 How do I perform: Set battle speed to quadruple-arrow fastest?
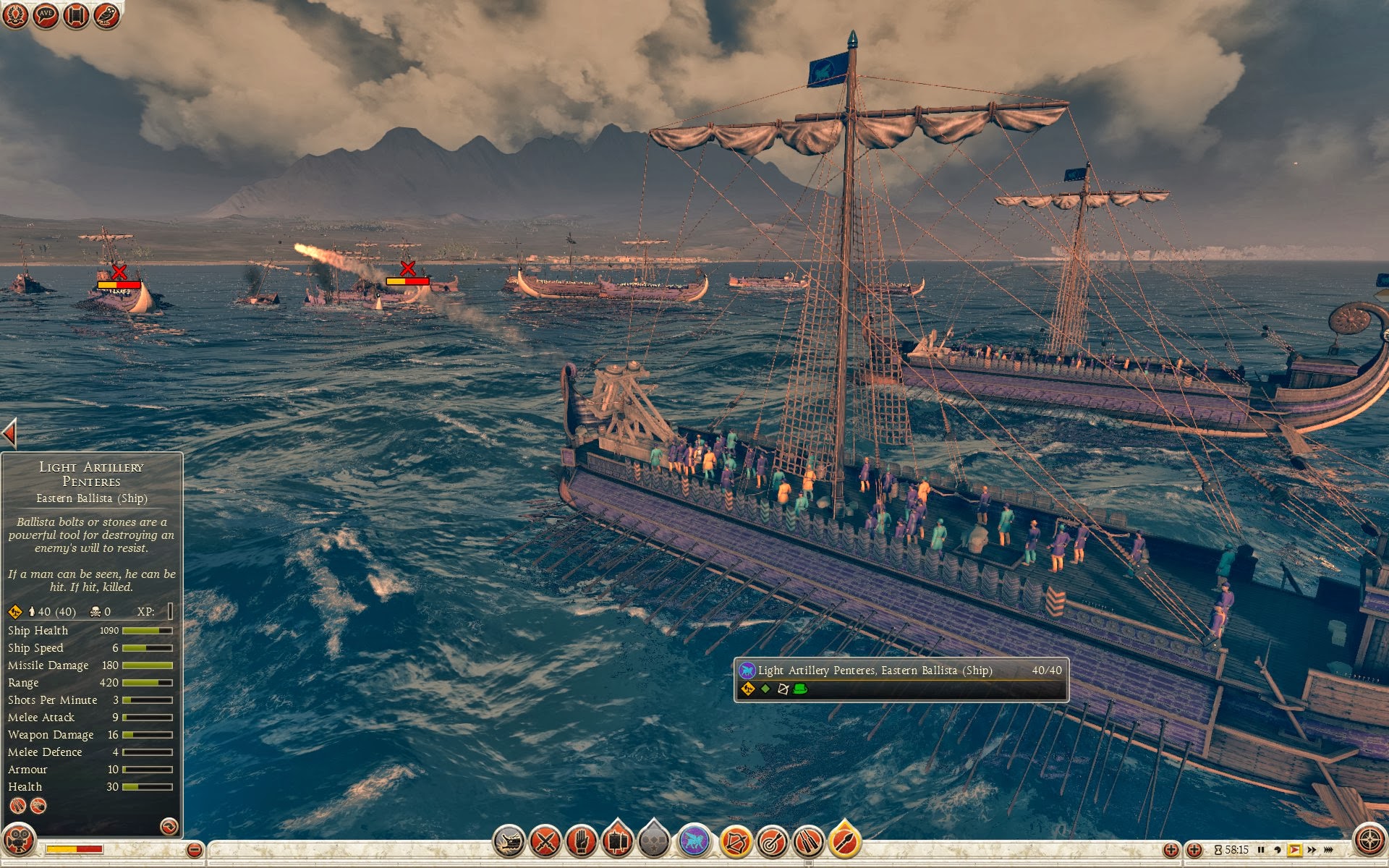point(1328,850)
